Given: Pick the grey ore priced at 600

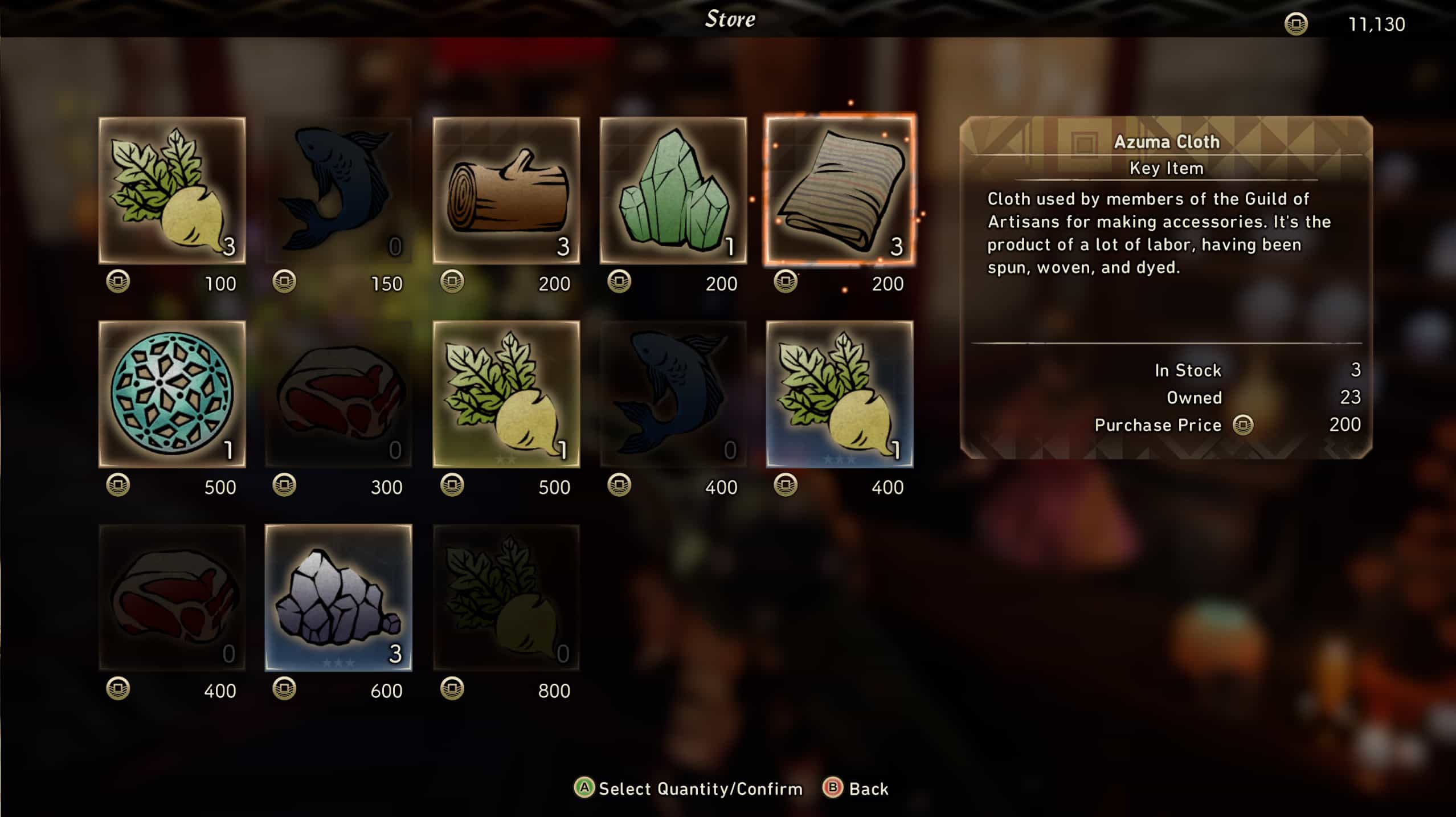Looking at the screenshot, I should click(338, 597).
